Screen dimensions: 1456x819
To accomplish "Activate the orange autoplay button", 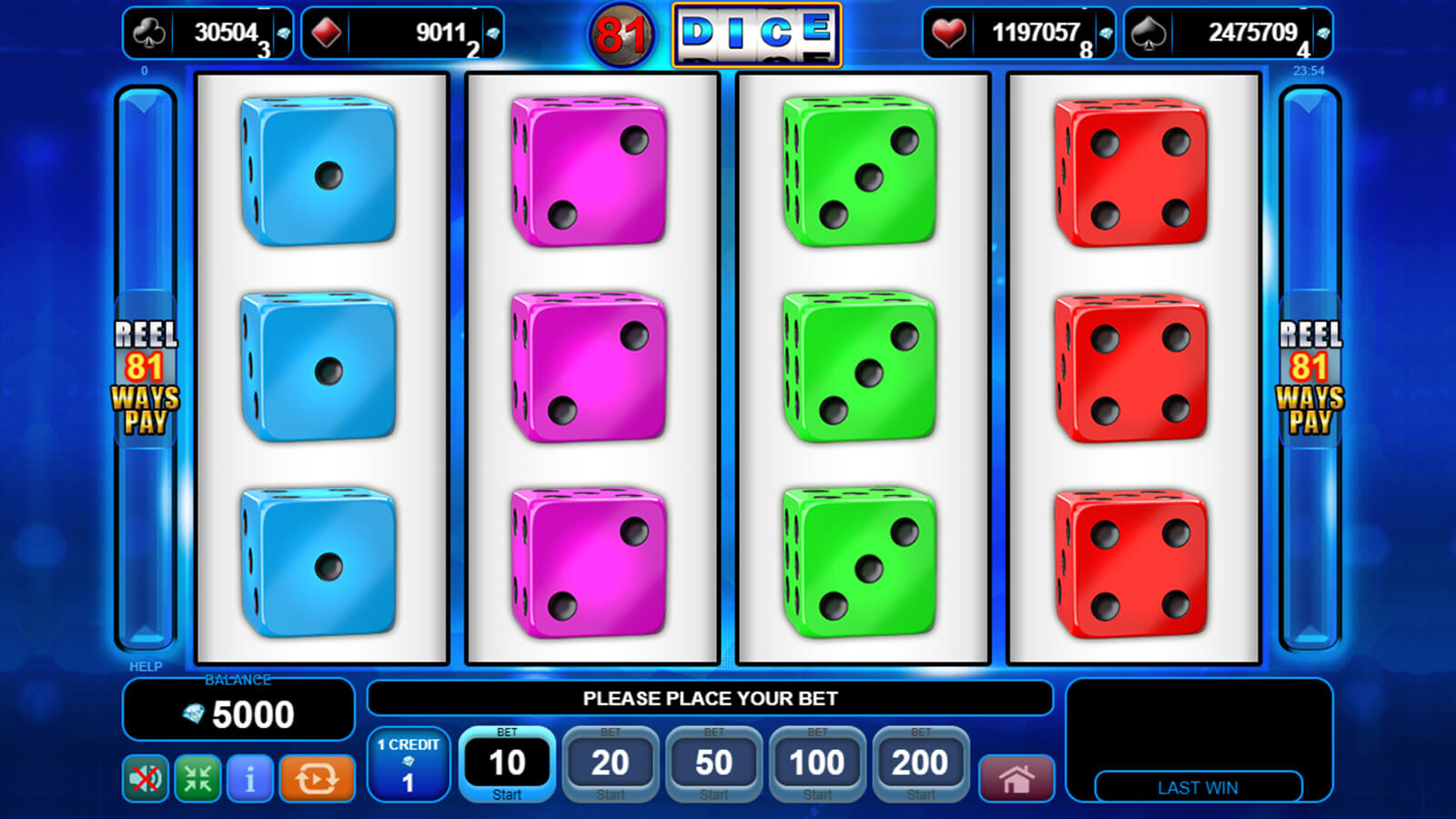I will [x=316, y=779].
